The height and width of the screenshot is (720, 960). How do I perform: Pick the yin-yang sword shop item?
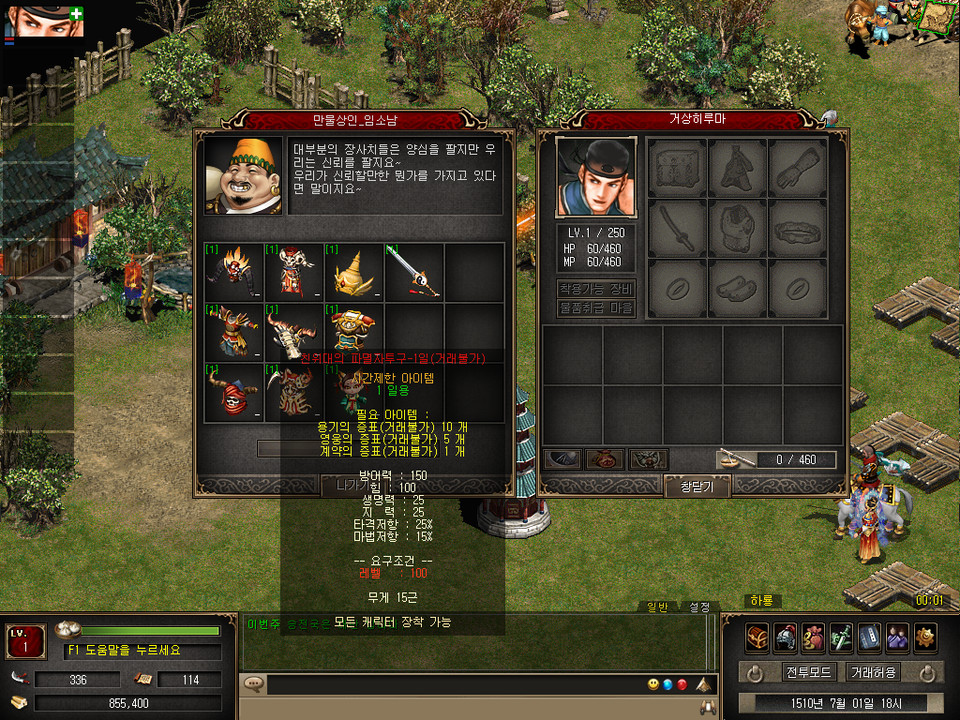[414, 271]
